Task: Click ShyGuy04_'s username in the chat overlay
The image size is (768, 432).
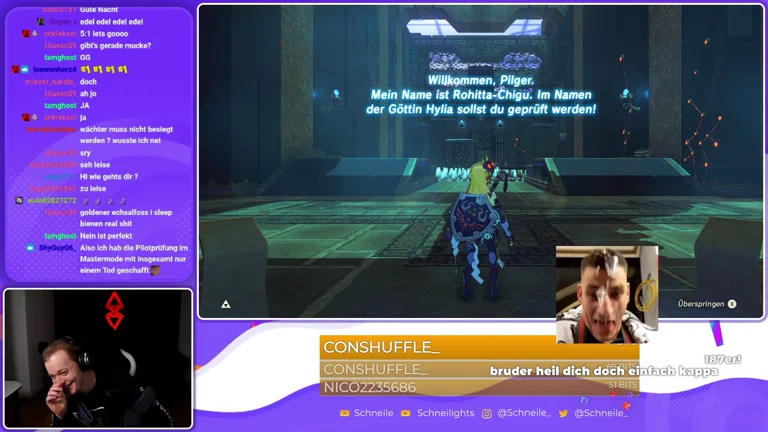Action: [56, 247]
